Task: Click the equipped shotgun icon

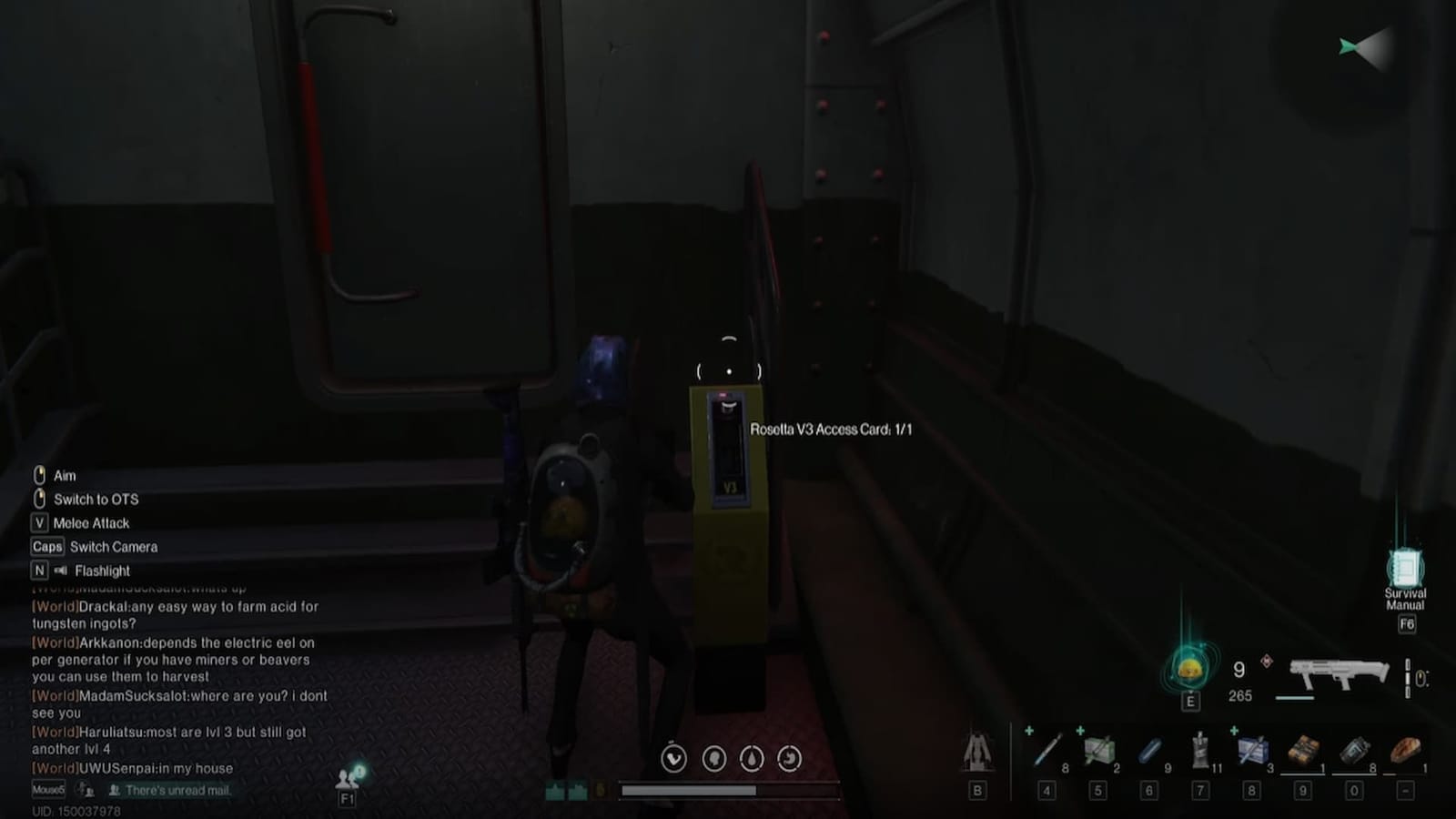Action: (1338, 673)
